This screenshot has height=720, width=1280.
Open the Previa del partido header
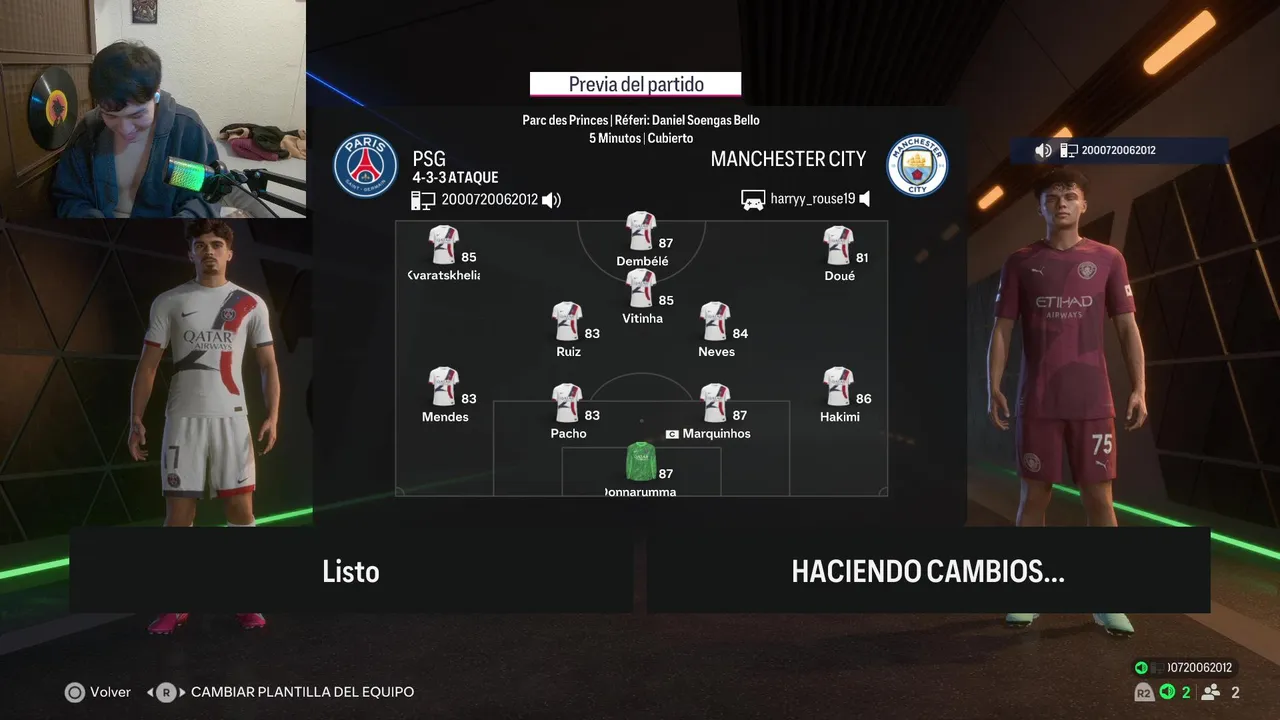[636, 85]
